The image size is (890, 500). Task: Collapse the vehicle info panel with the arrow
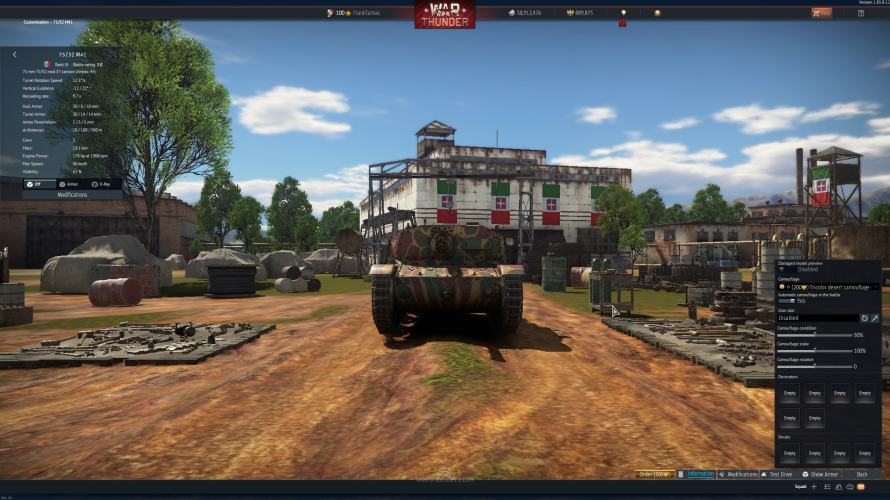pyautogui.click(x=14, y=55)
